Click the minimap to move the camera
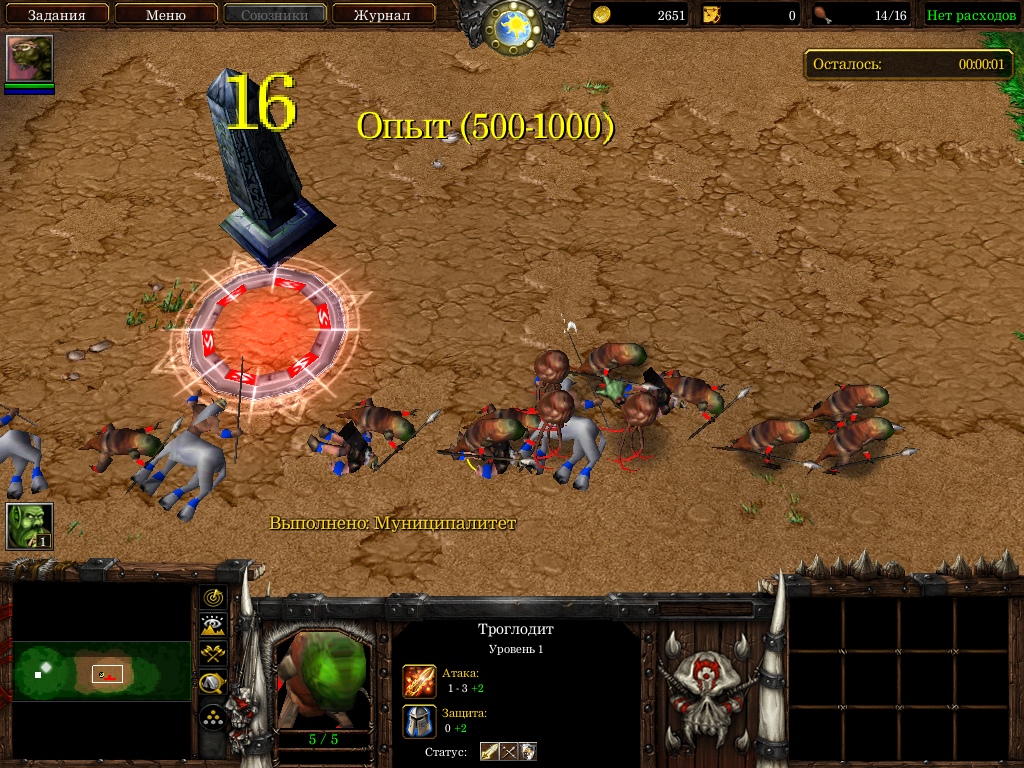The height and width of the screenshot is (768, 1024). point(101,672)
